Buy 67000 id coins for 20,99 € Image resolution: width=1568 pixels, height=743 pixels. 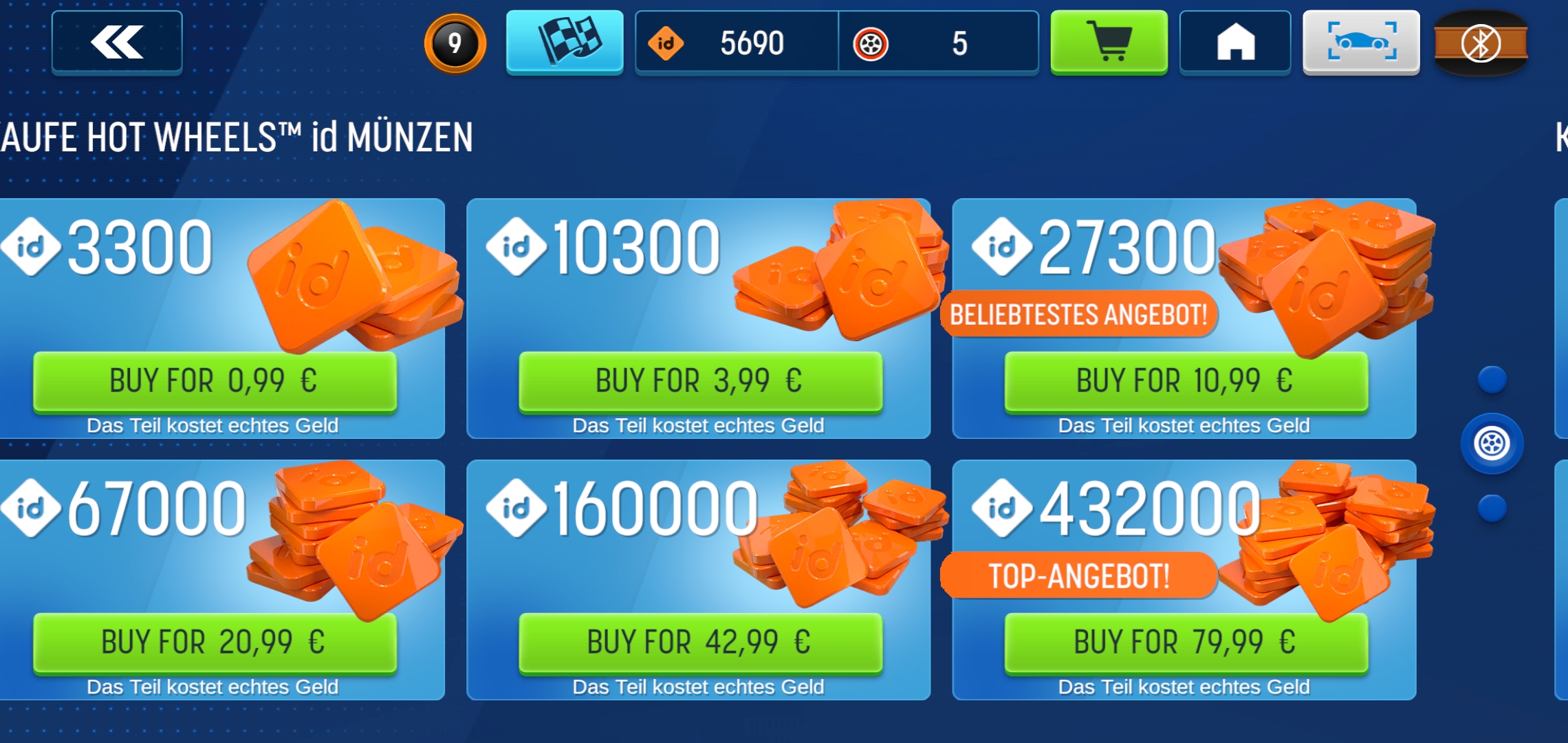tap(215, 643)
